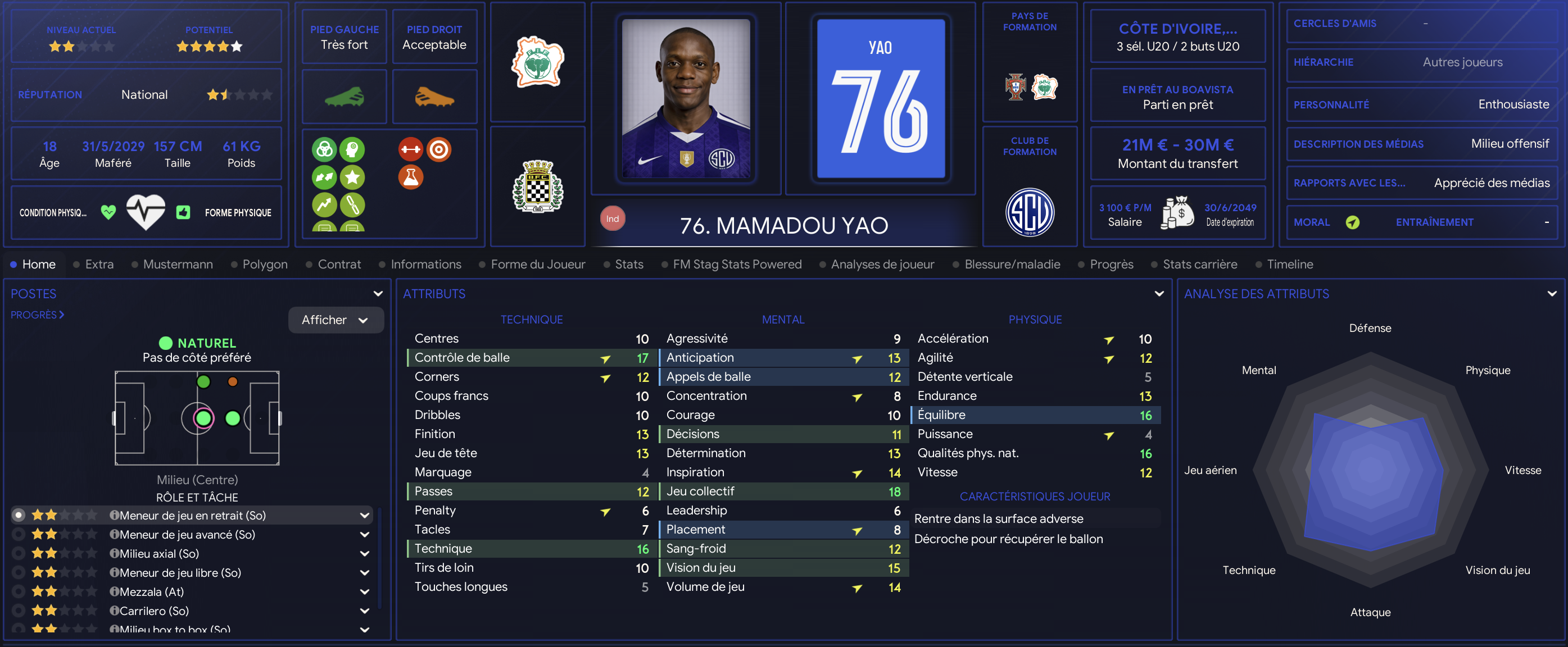
Task: View the Progrès tab
Action: click(1111, 265)
